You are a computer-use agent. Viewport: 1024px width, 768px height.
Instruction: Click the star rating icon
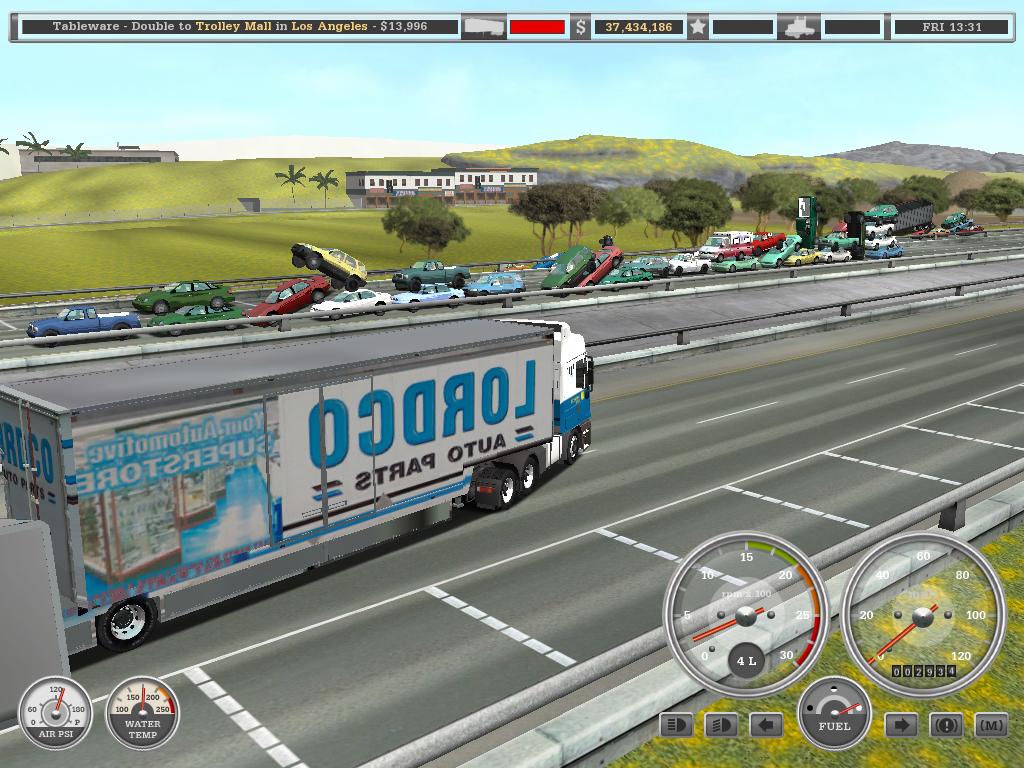pos(698,27)
